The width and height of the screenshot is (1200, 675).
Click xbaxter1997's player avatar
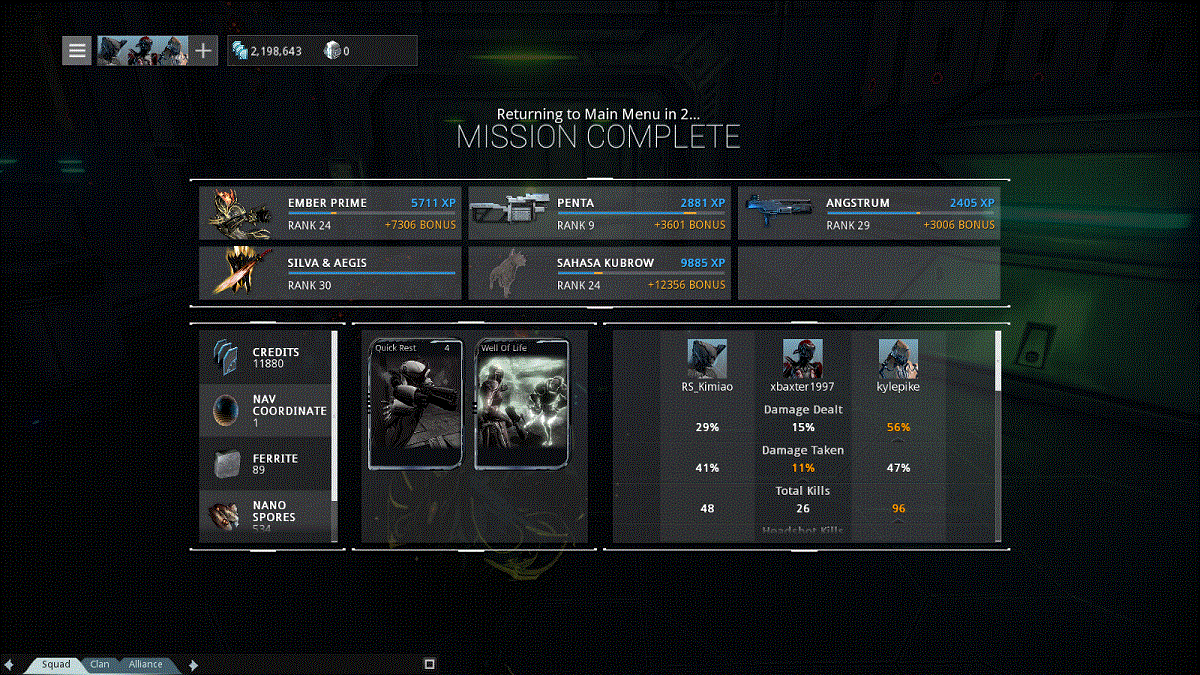(803, 358)
